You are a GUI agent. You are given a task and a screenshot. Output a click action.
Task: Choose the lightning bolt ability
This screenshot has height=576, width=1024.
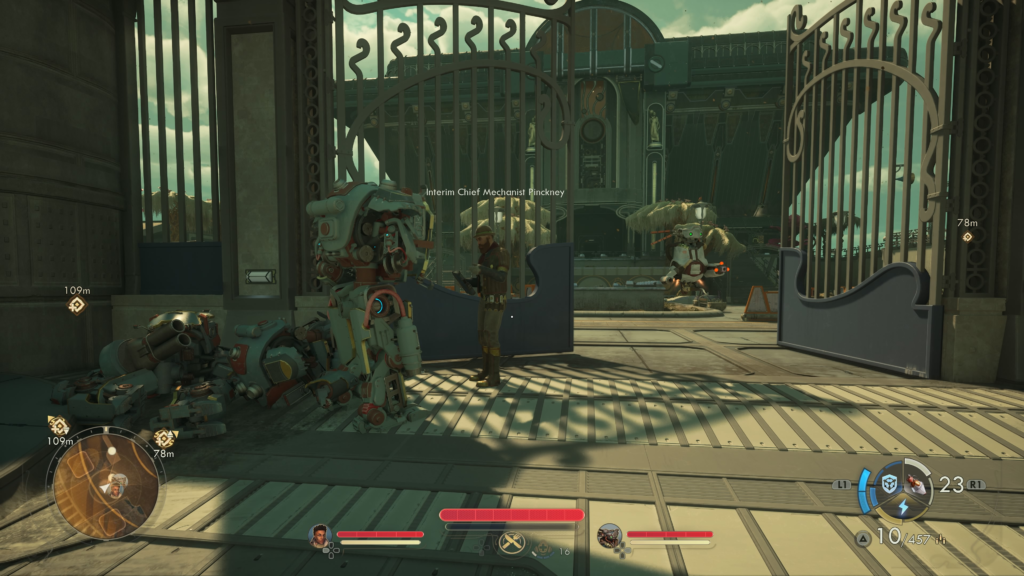902,508
